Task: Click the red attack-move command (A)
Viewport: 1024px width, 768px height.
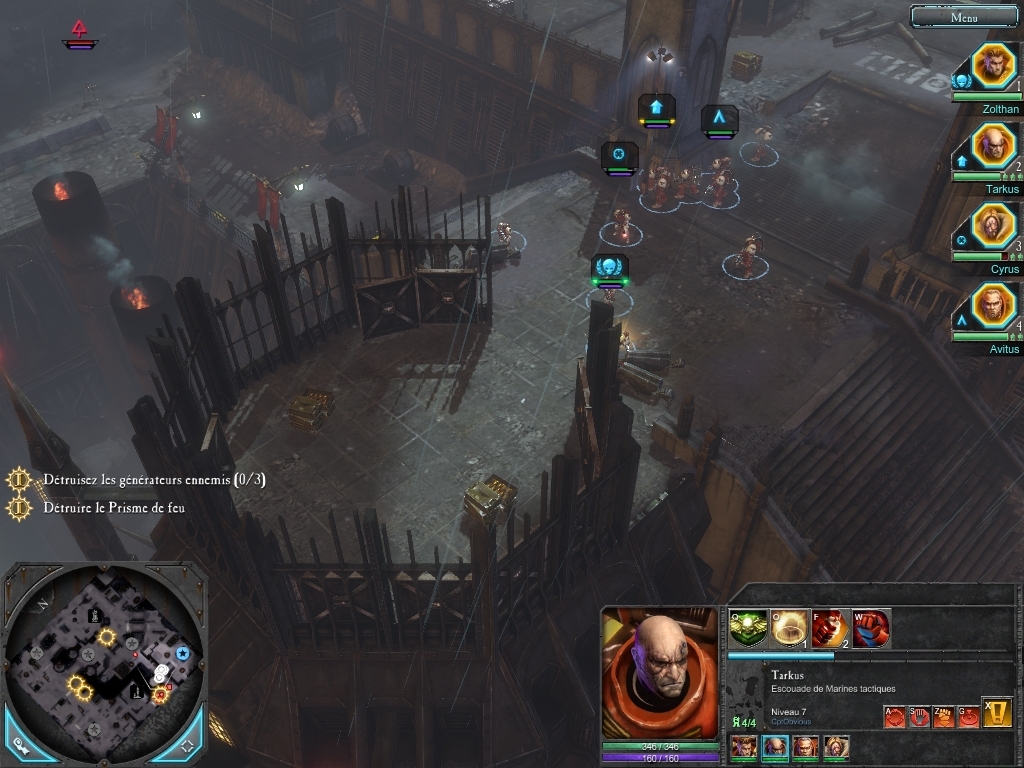Action: (895, 716)
